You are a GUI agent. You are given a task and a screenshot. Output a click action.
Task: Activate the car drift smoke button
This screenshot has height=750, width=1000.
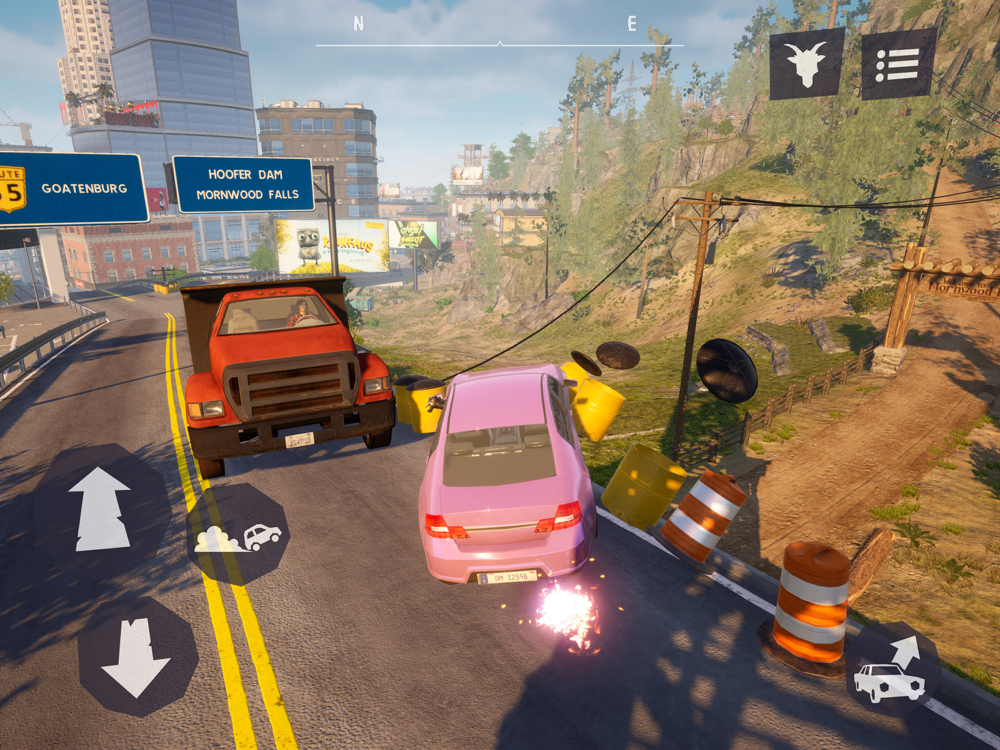tap(240, 536)
